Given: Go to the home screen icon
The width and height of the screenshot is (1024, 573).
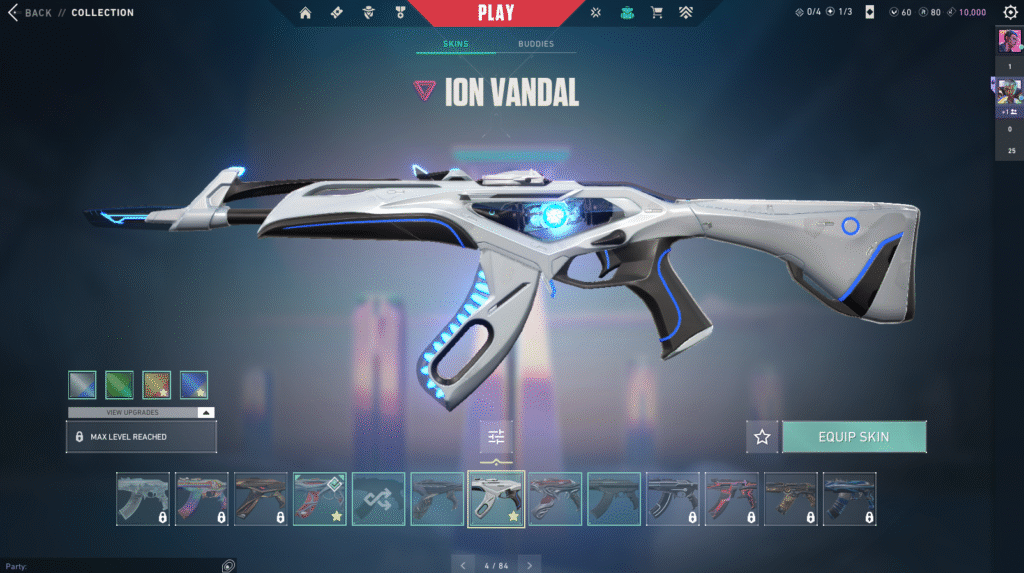Looking at the screenshot, I should click(305, 13).
